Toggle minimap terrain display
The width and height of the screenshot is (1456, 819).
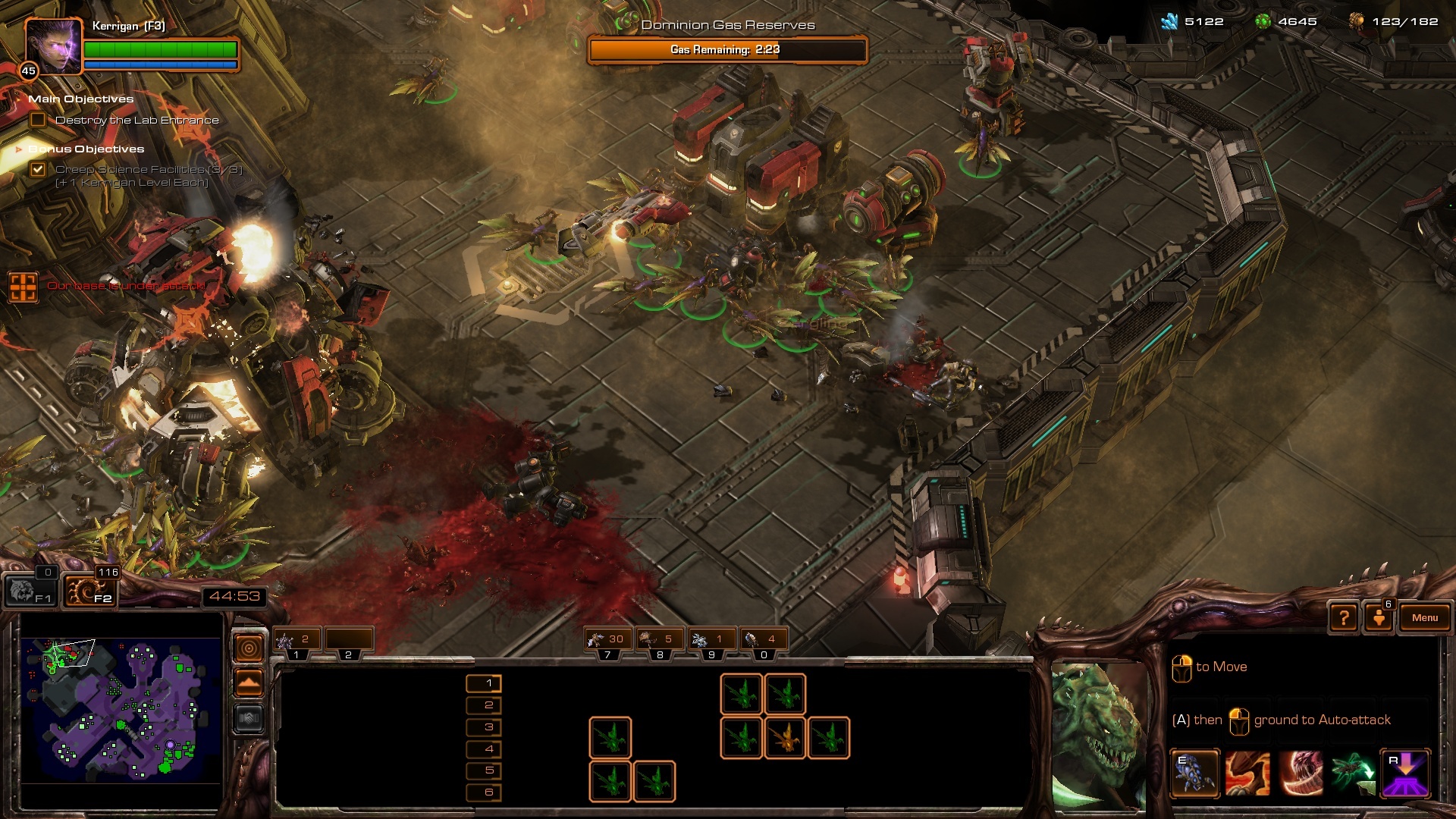[x=249, y=683]
